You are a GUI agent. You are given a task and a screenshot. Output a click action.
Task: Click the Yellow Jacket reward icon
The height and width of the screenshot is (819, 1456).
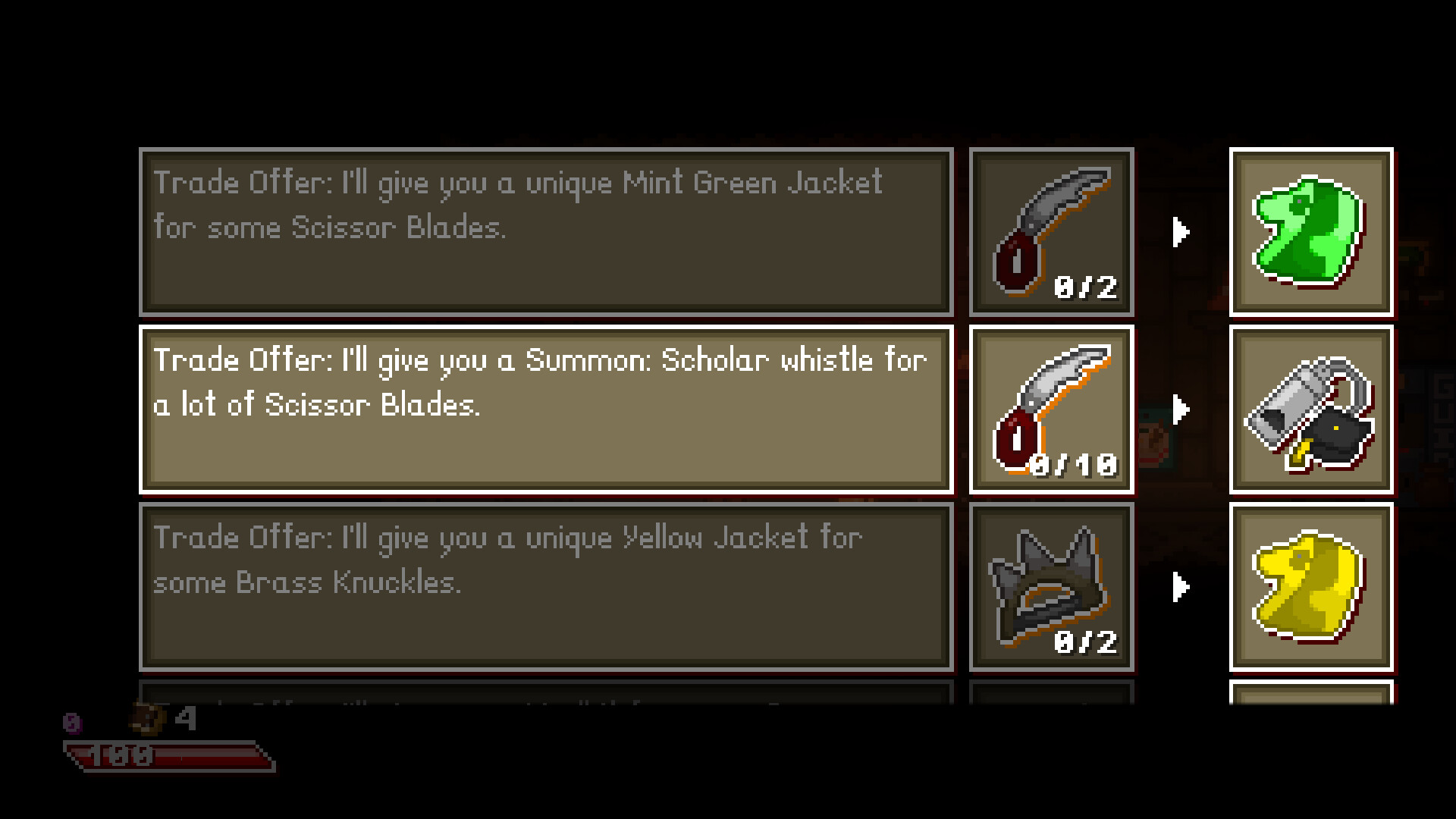coord(1311,585)
